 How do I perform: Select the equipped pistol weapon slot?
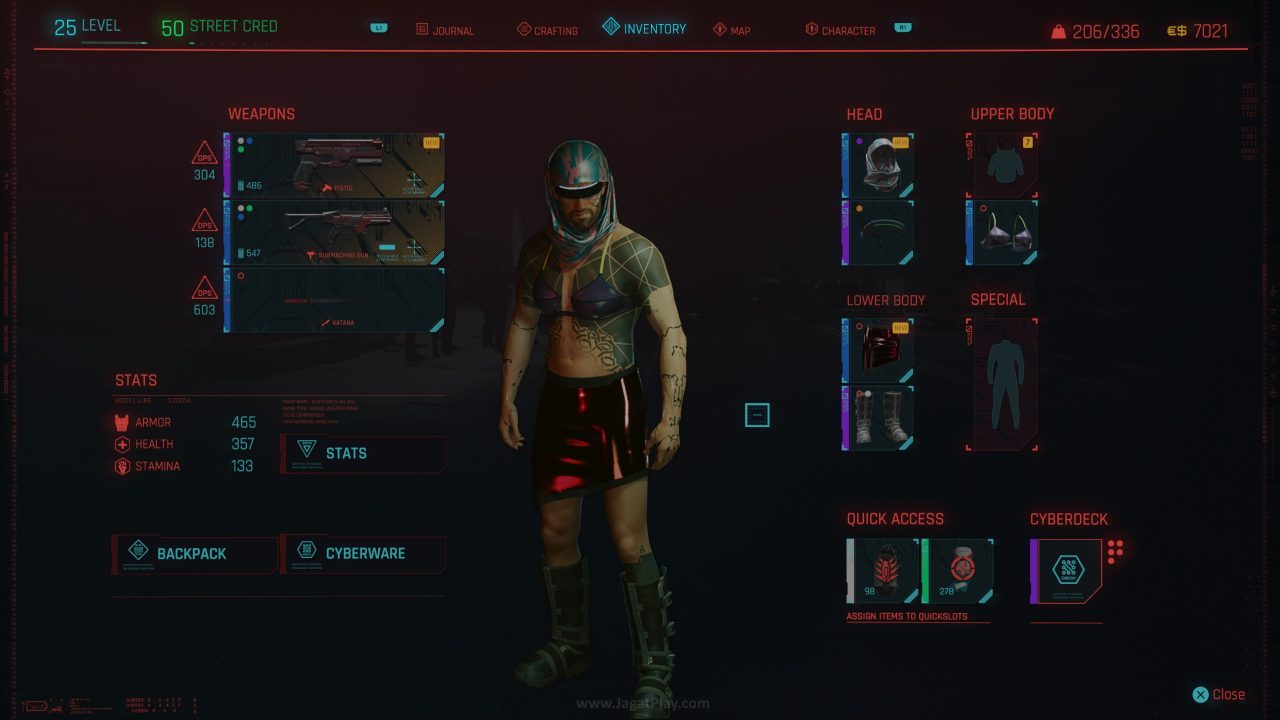pos(334,165)
